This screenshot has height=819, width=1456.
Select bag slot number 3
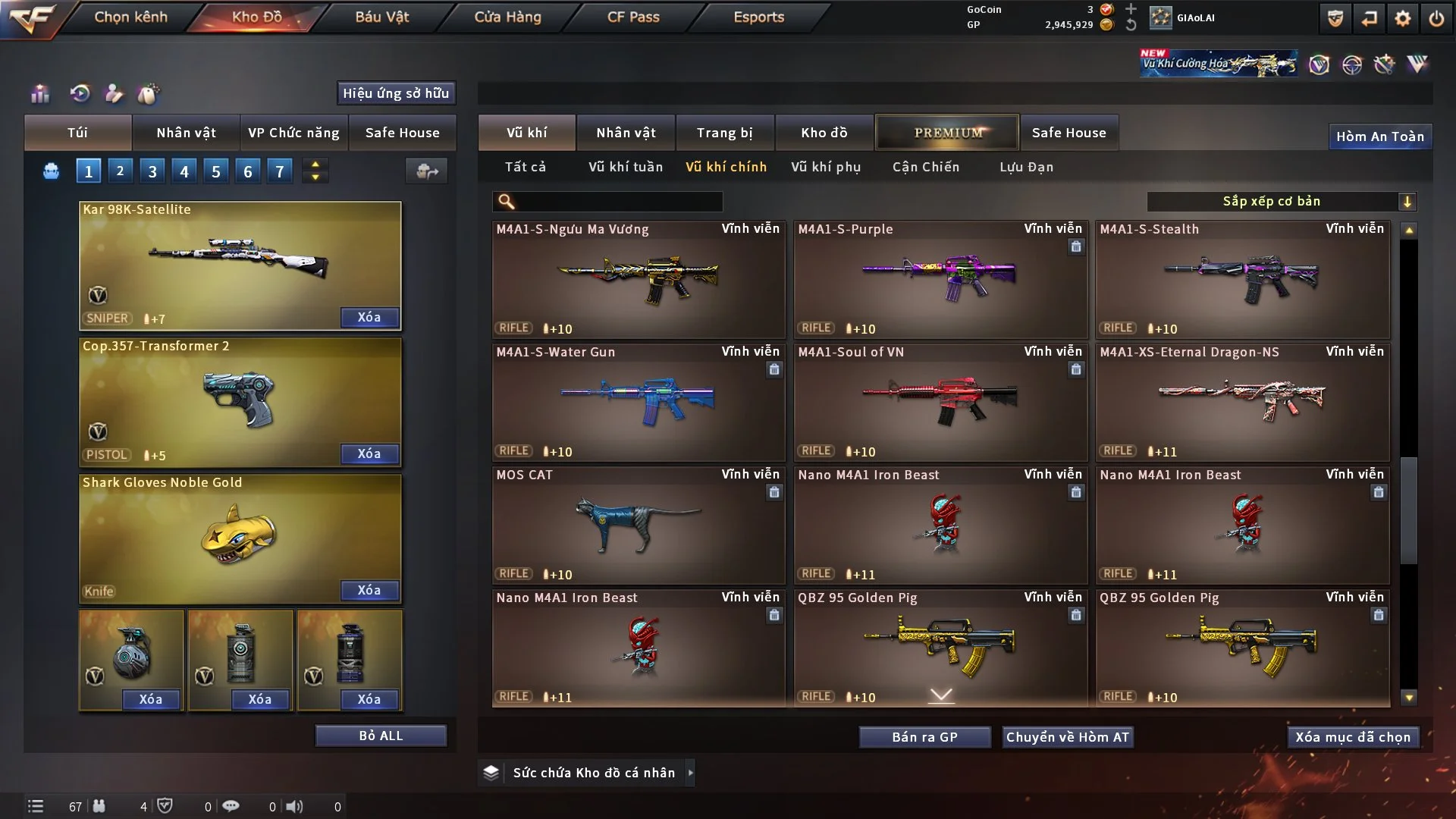point(152,171)
